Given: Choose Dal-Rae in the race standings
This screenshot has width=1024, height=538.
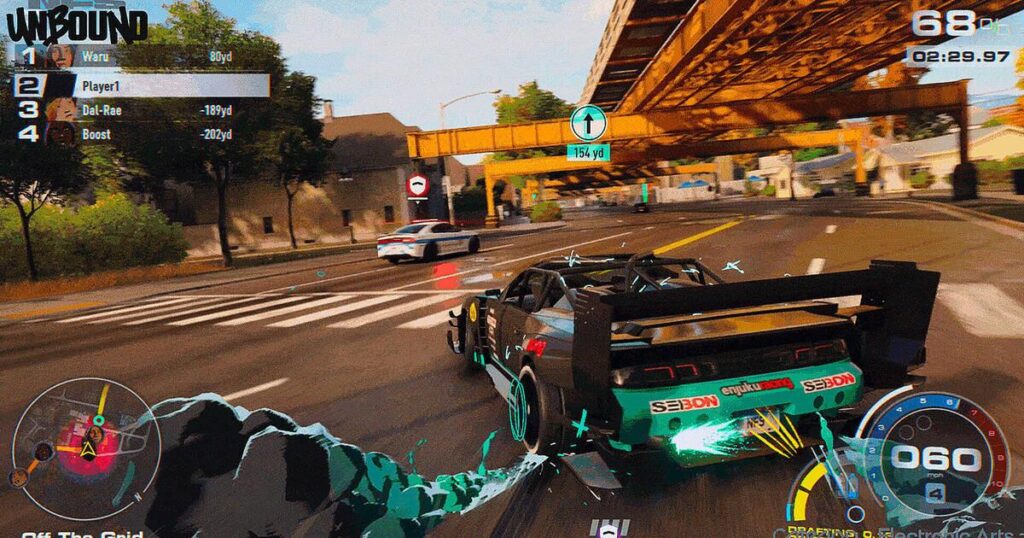Looking at the screenshot, I should point(140,110).
